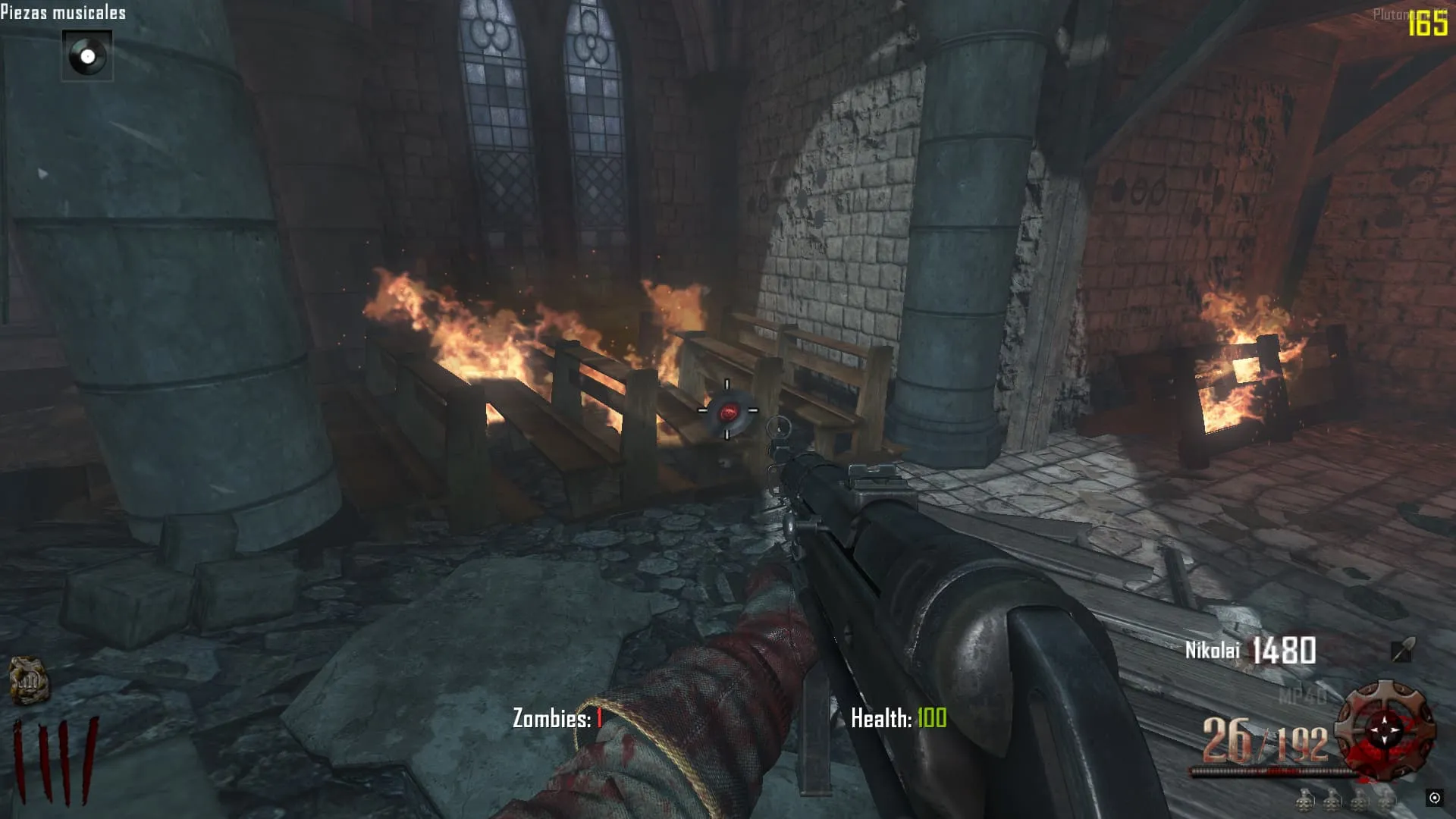Select the vinyl record music piece icon

click(87, 56)
